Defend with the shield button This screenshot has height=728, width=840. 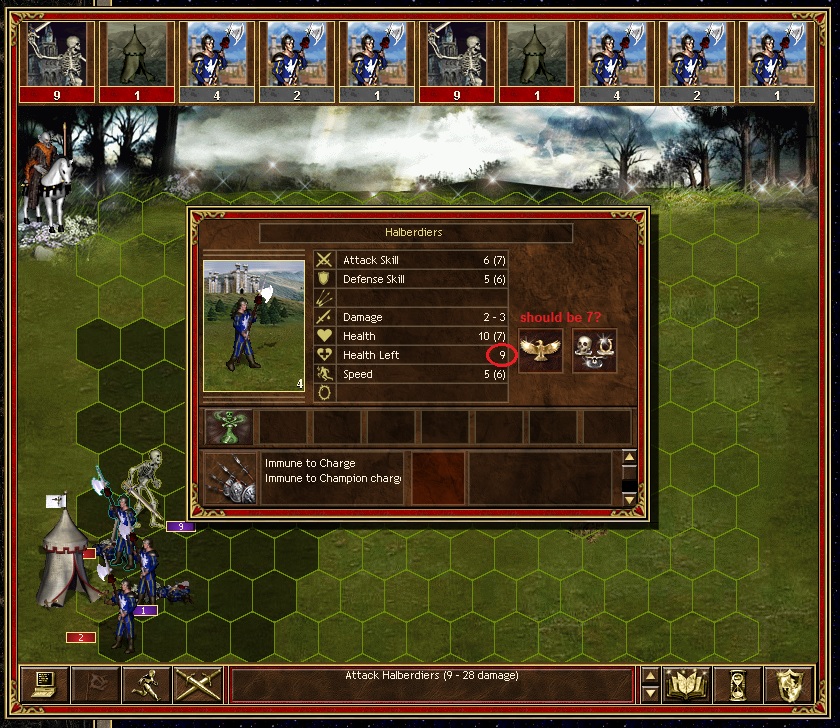(788, 685)
